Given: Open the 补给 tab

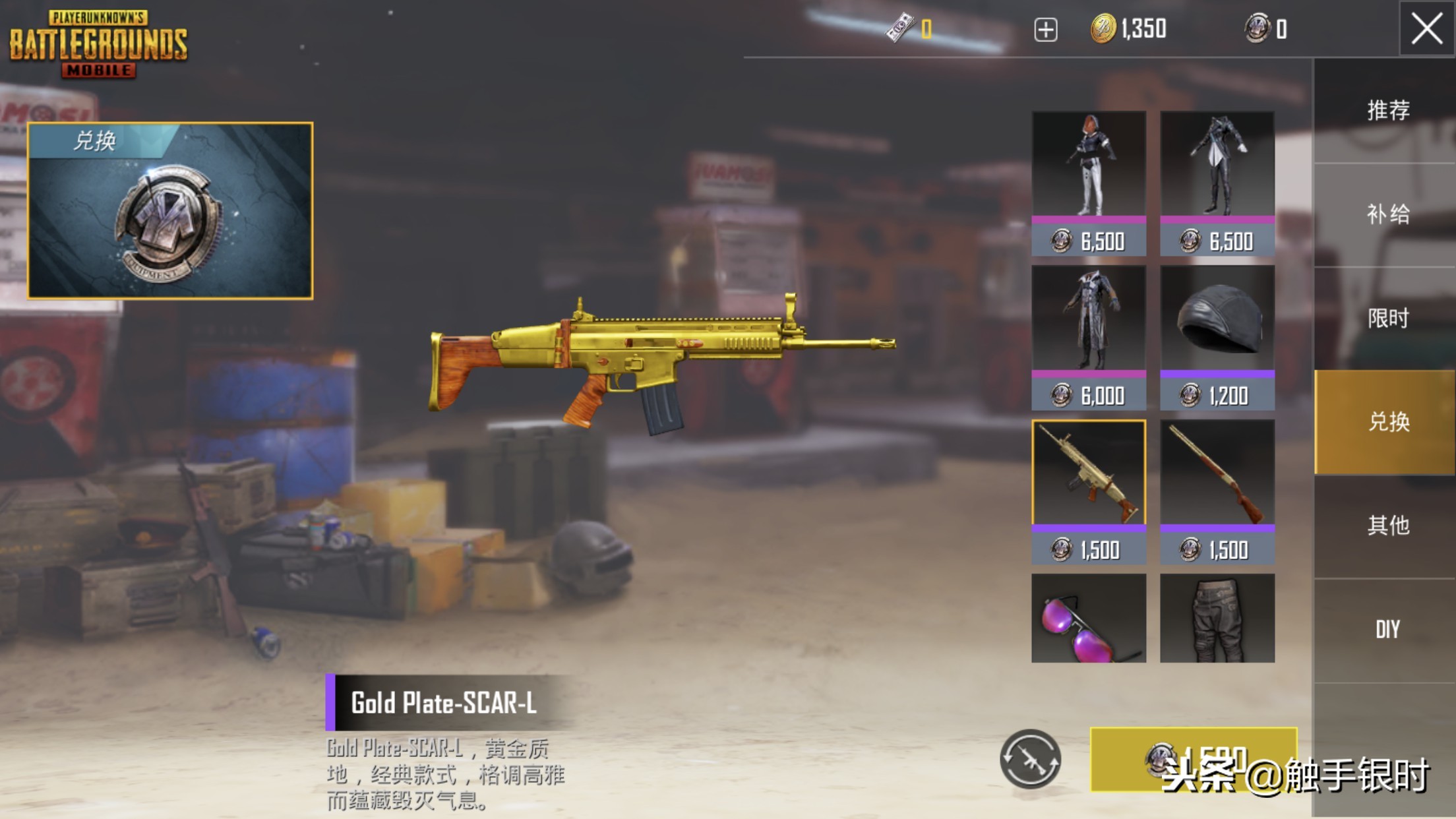Looking at the screenshot, I should tap(1387, 214).
